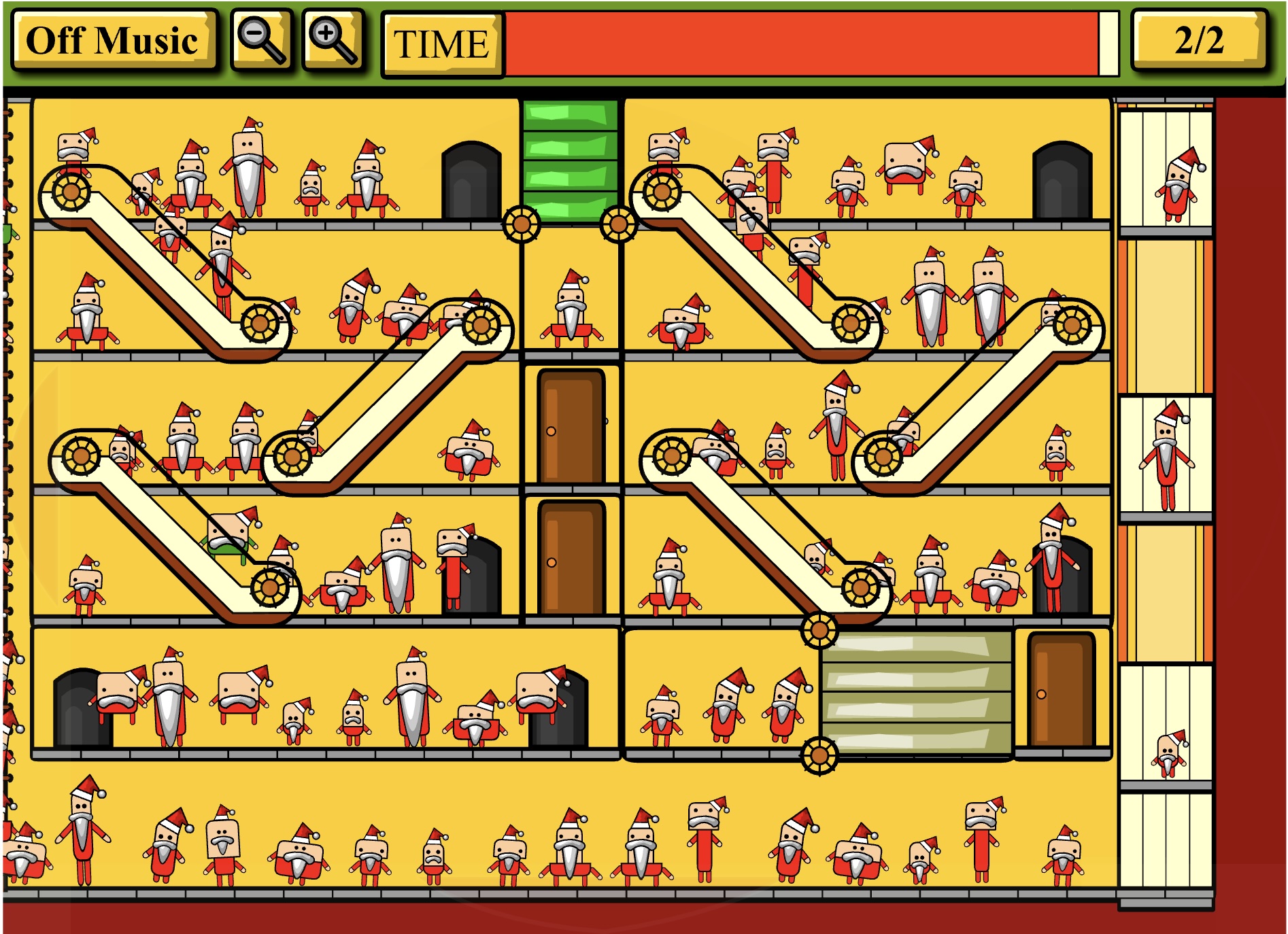Click the zoom out magnifier button
Viewport: 1288px width, 934px height.
tap(262, 41)
